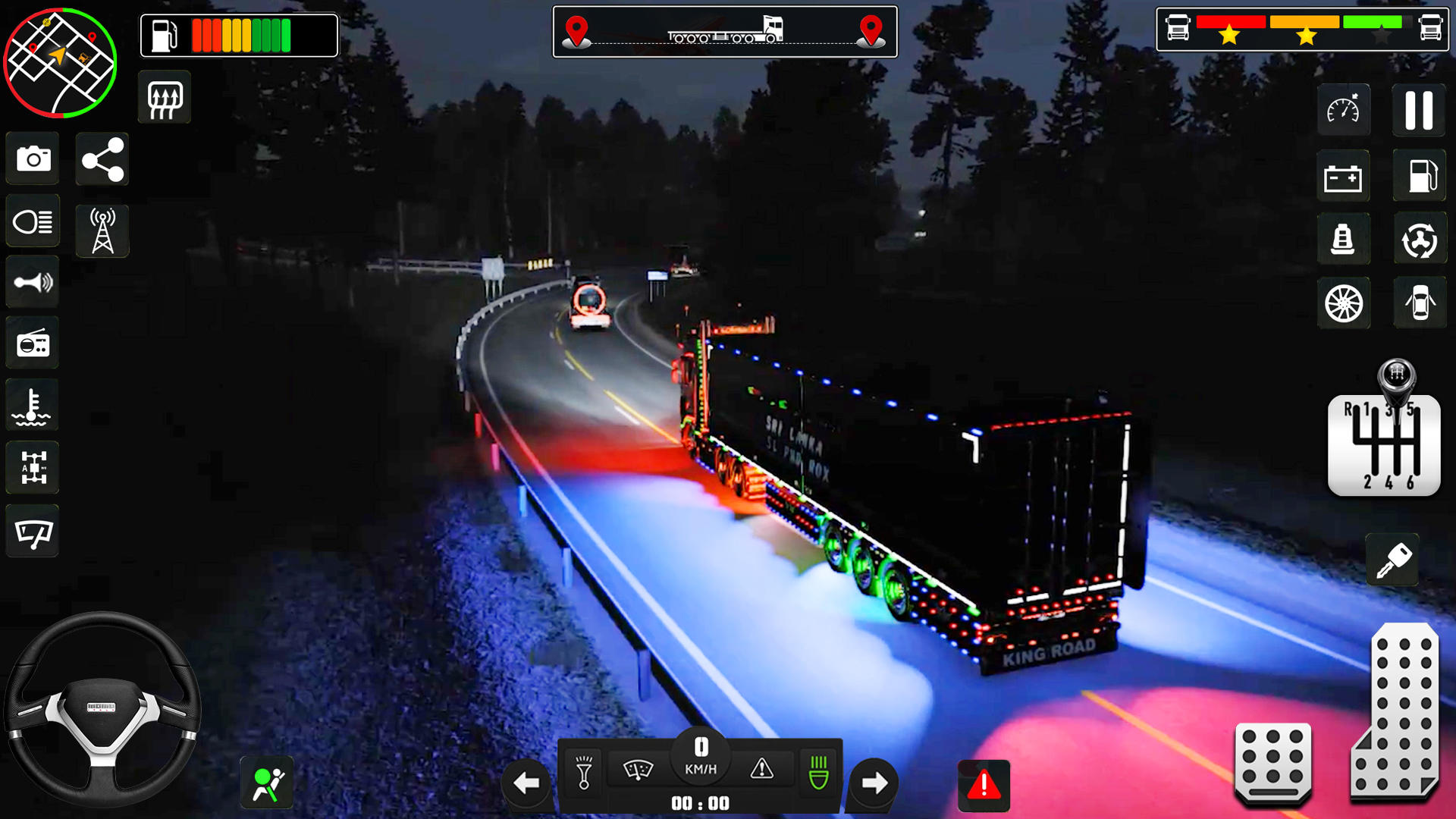
Task: Tap the fuel level gauge bar
Action: coord(239,34)
